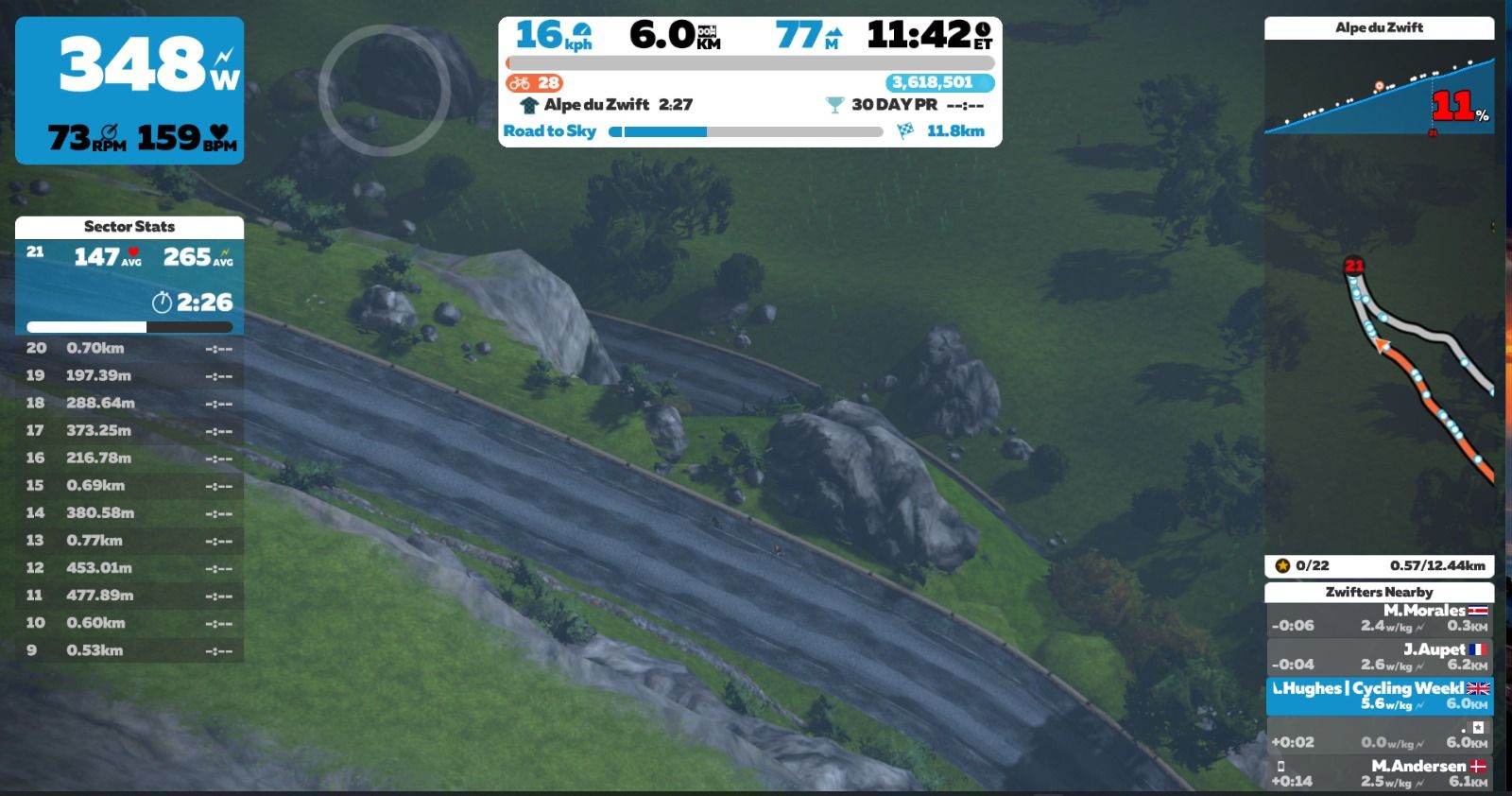Click the trophy icon next to 30 DAY PR
This screenshot has height=796, width=1512.
pos(835,105)
